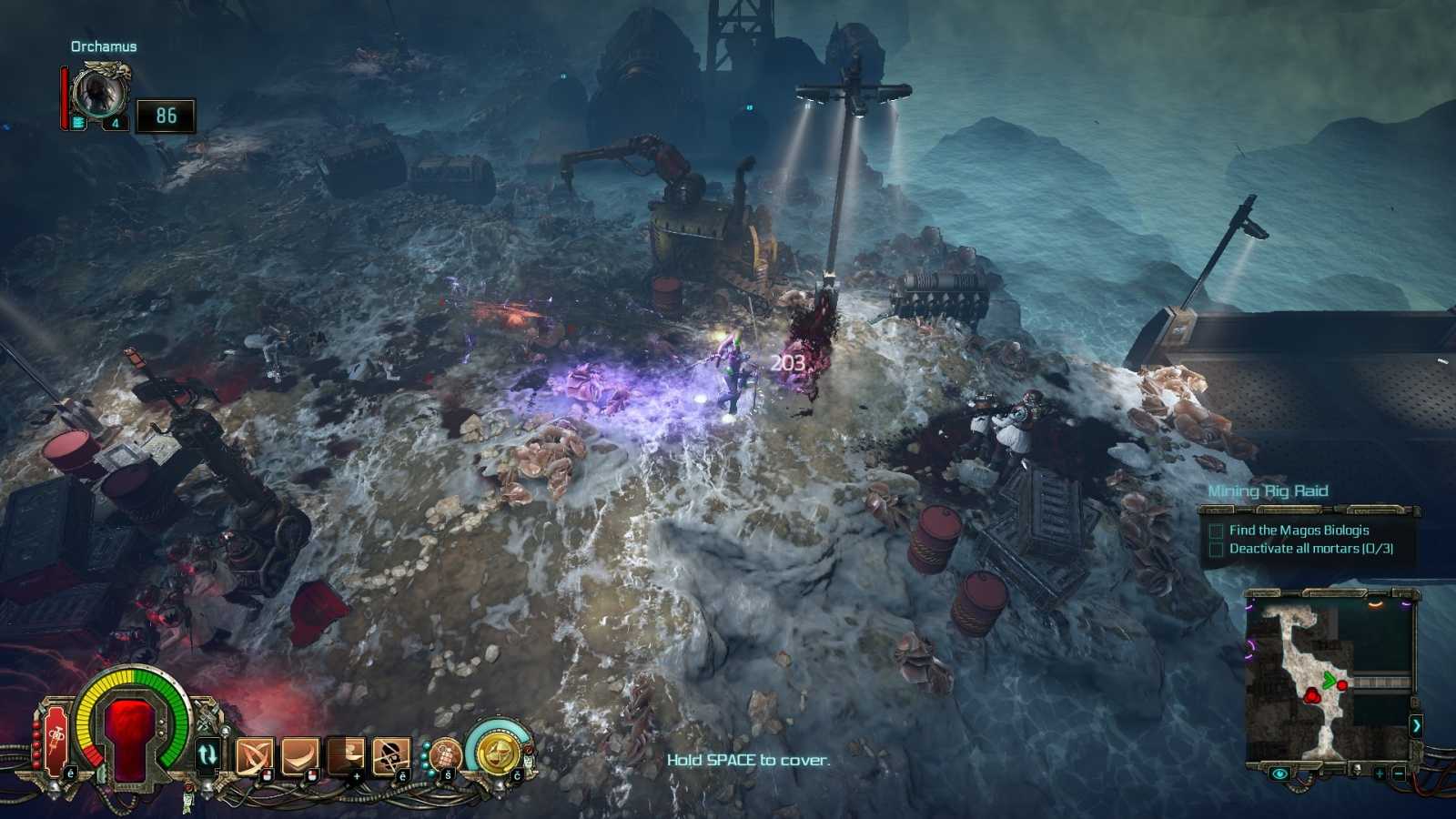Zoom in the minimap with plus button
Screen dimensions: 1456x819
pyautogui.click(x=1380, y=773)
